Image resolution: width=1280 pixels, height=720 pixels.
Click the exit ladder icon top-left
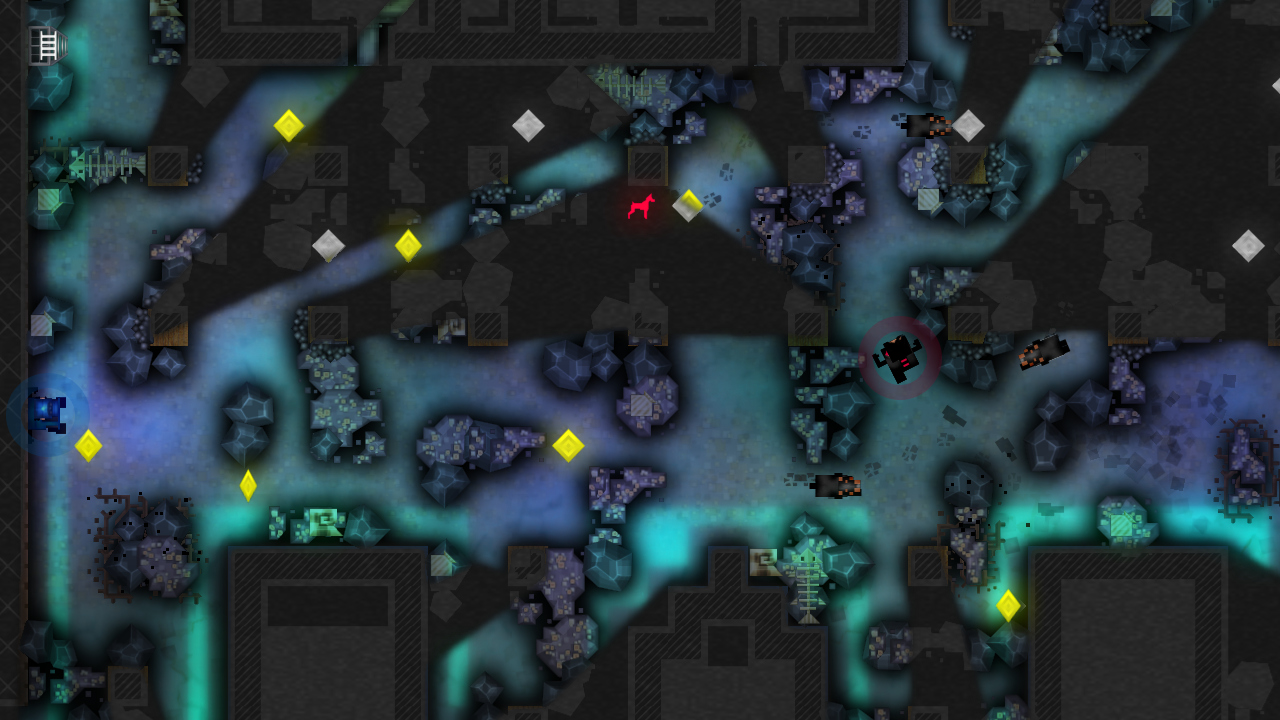tap(47, 45)
